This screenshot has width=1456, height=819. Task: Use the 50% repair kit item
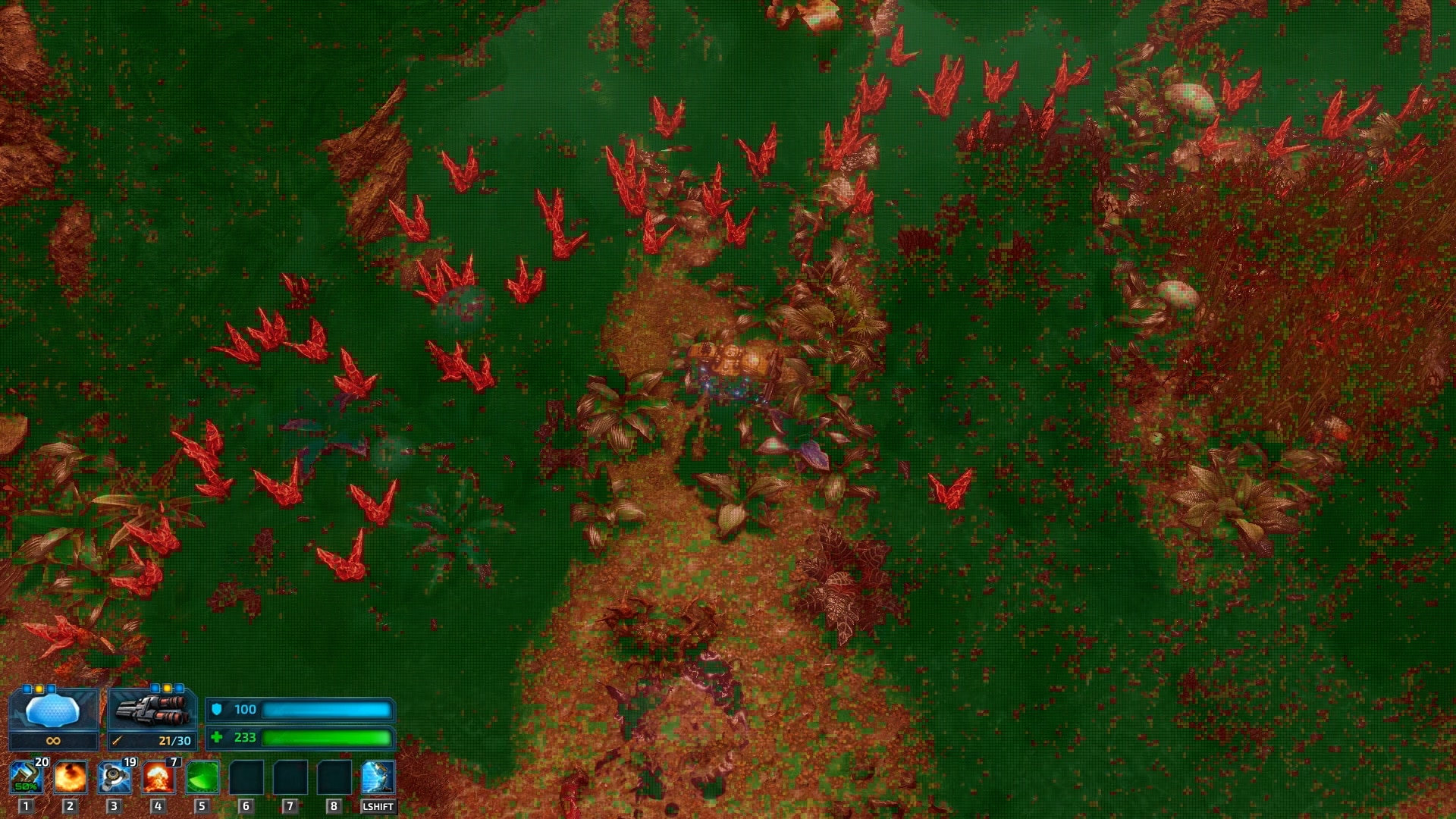pyautogui.click(x=26, y=777)
